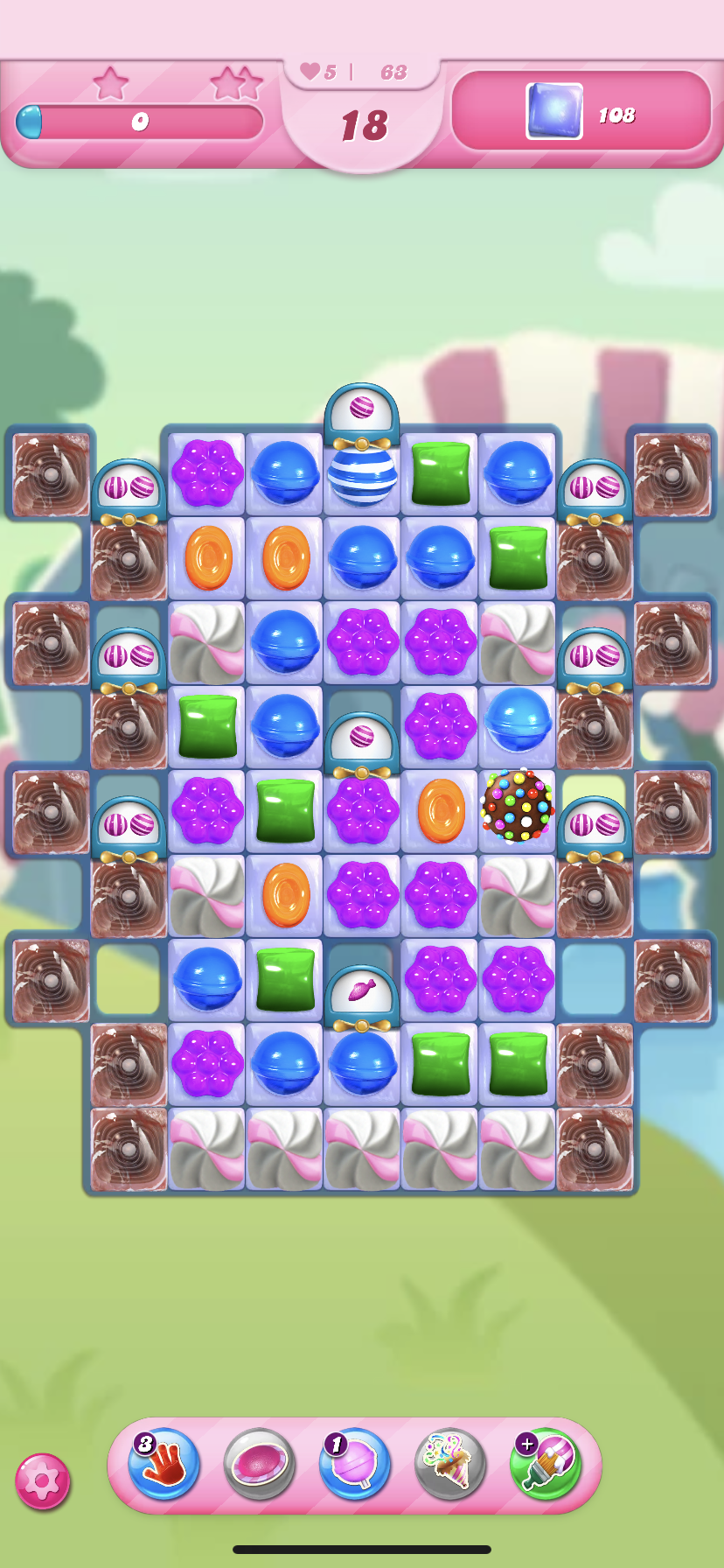Select the orange candy beside the color bomb
Image resolution: width=724 pixels, height=1568 pixels.
441,810
